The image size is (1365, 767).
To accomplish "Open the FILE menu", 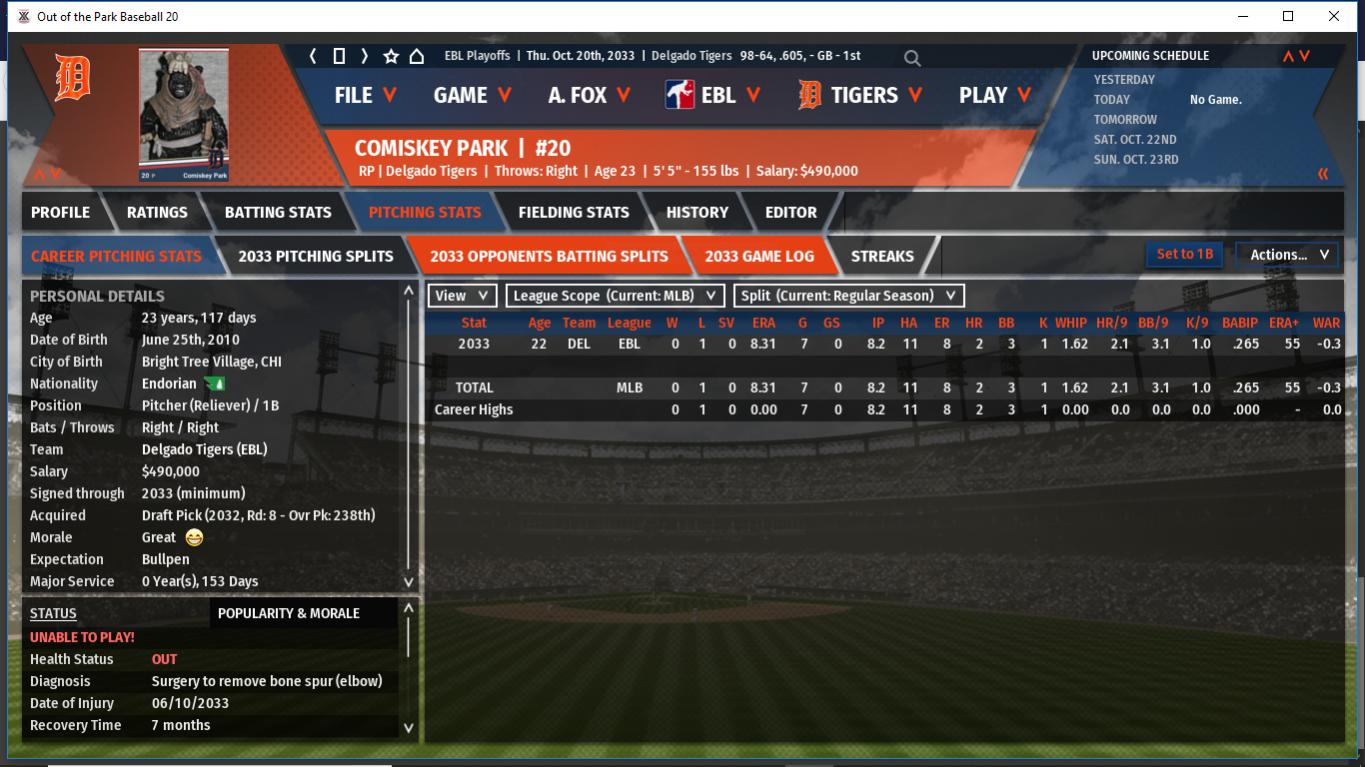I will (365, 95).
